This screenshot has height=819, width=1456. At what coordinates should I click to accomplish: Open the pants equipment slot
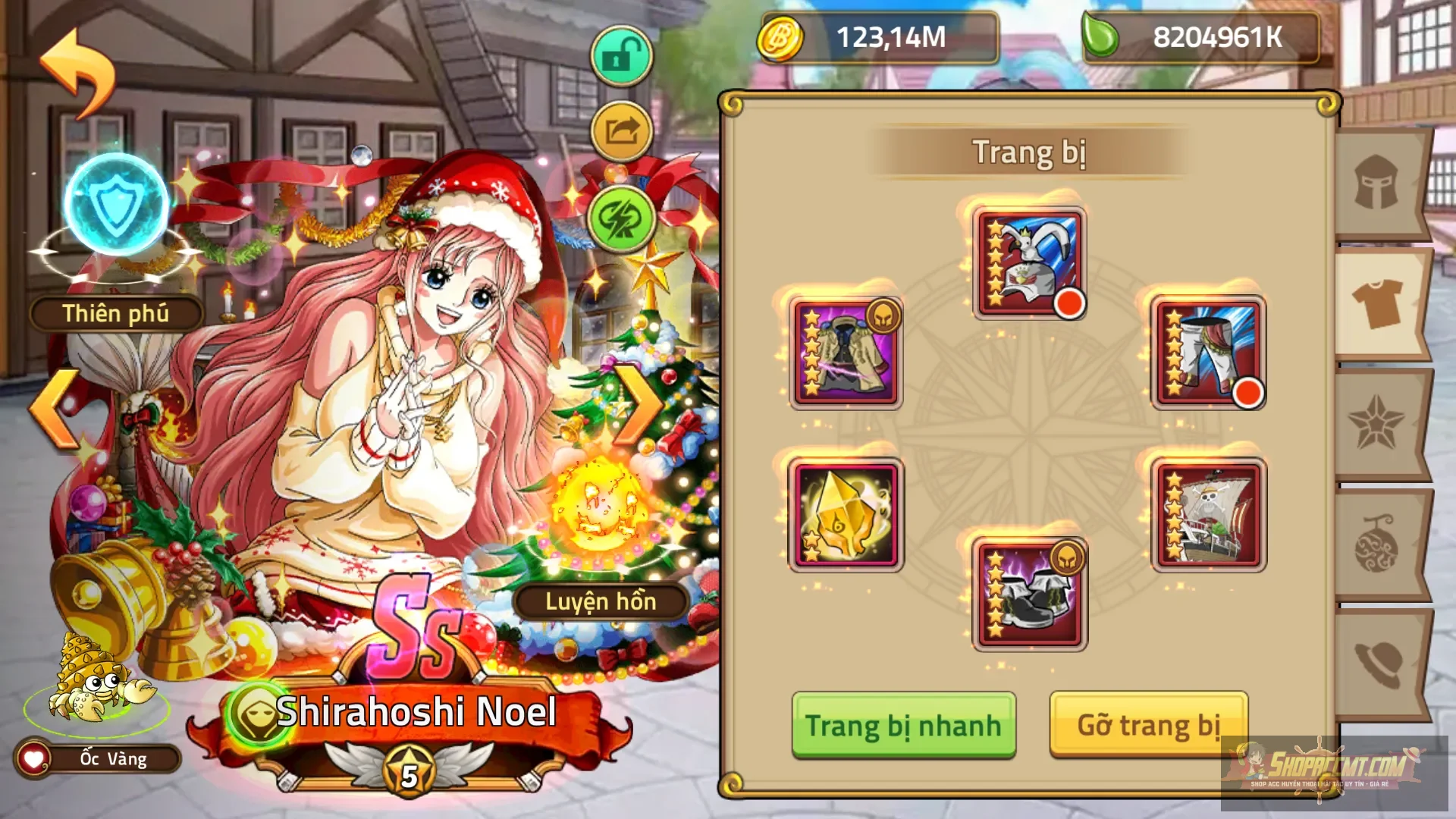1208,351
